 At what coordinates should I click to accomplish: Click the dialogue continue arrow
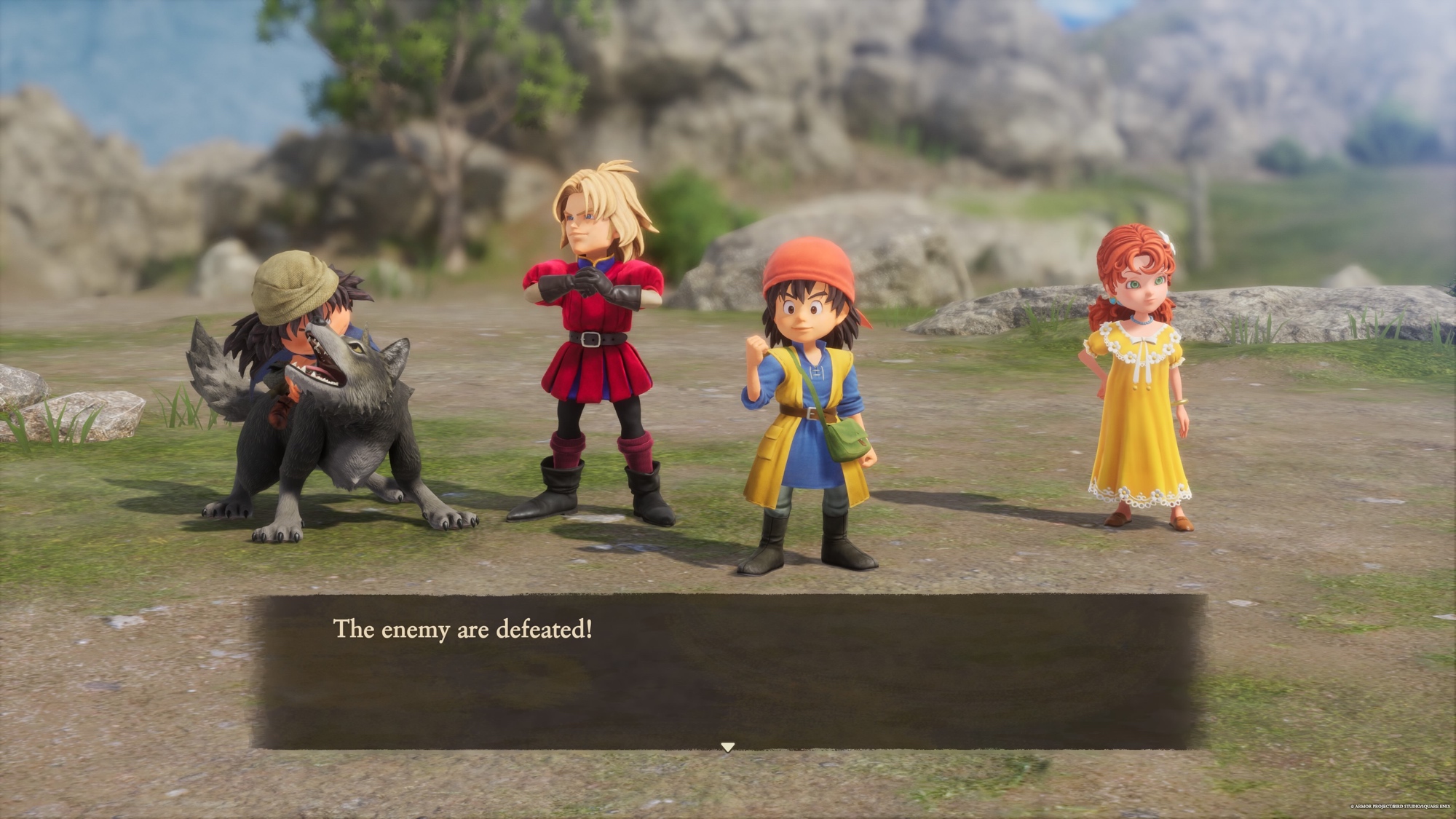(x=727, y=747)
